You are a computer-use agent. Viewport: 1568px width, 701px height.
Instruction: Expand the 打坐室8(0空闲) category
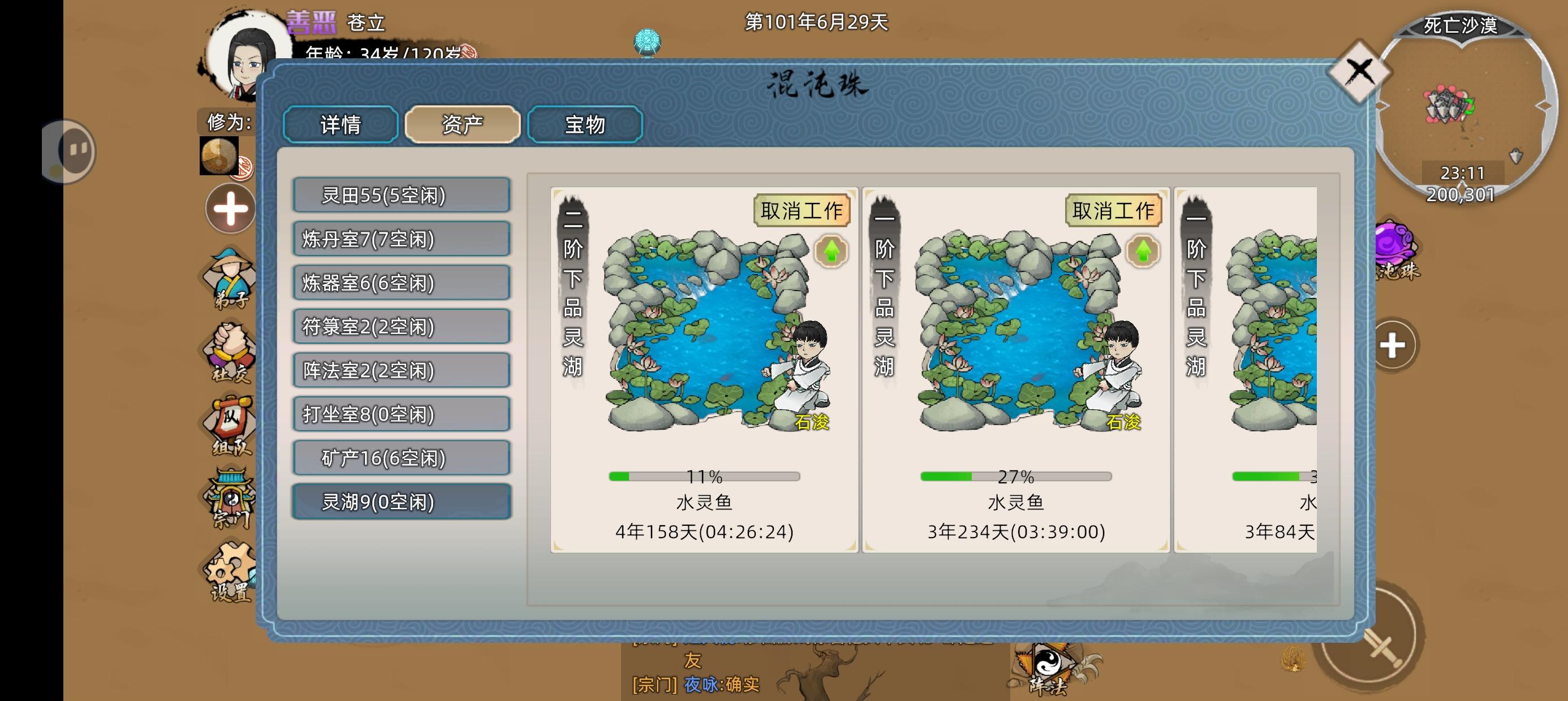(401, 414)
